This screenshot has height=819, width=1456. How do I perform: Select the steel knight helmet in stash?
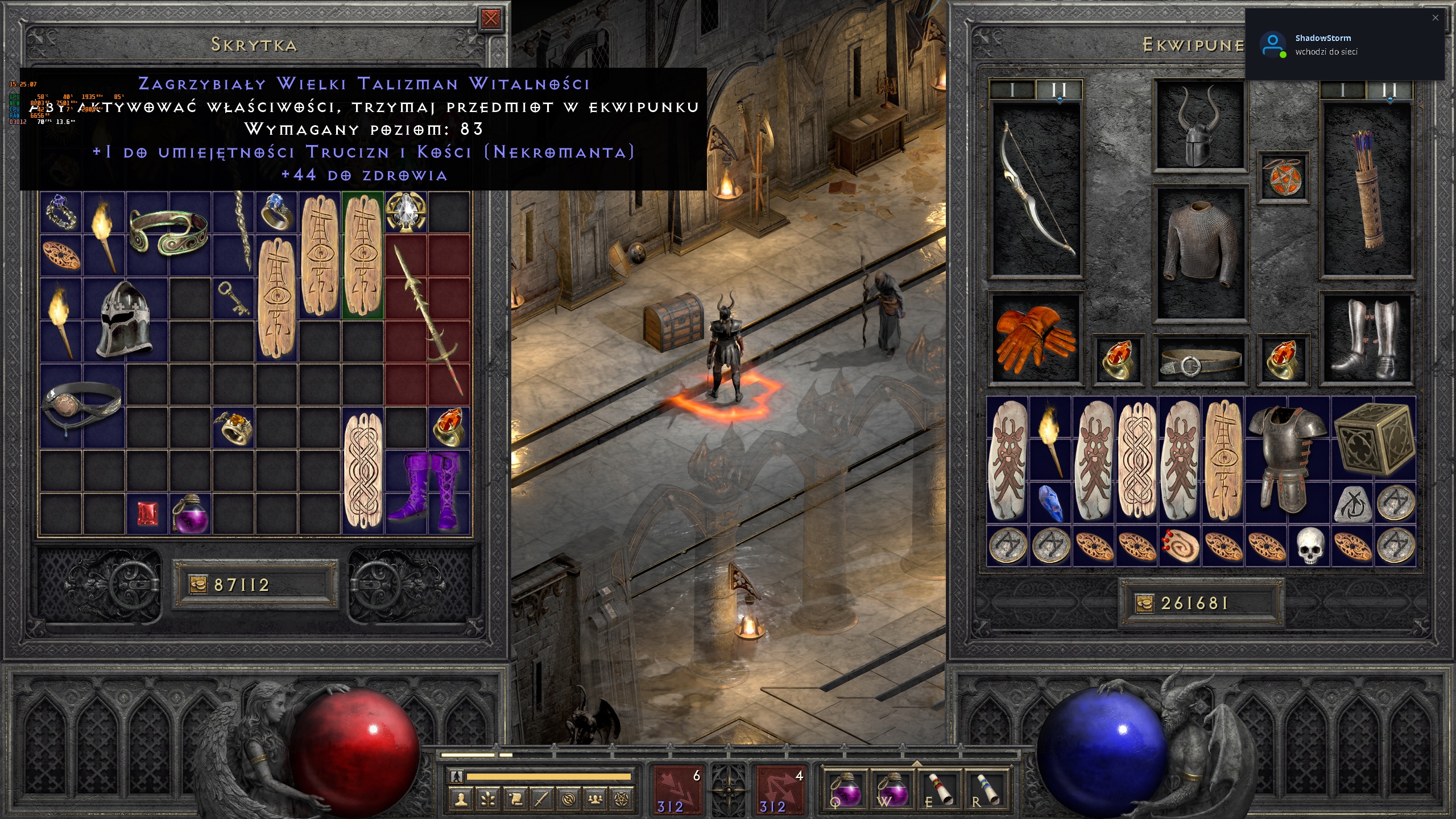(x=125, y=319)
